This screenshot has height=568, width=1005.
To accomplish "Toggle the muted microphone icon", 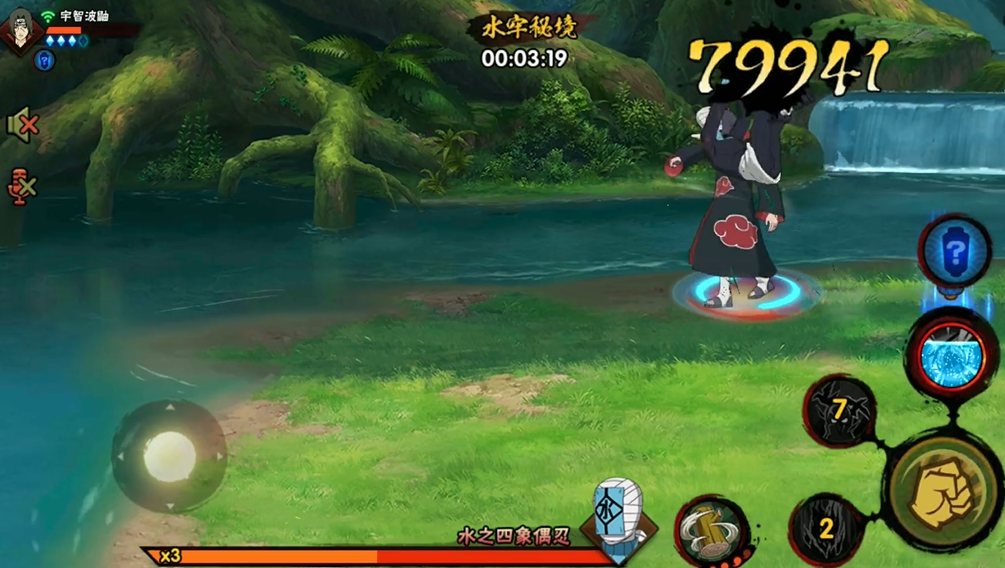I will pos(22,185).
